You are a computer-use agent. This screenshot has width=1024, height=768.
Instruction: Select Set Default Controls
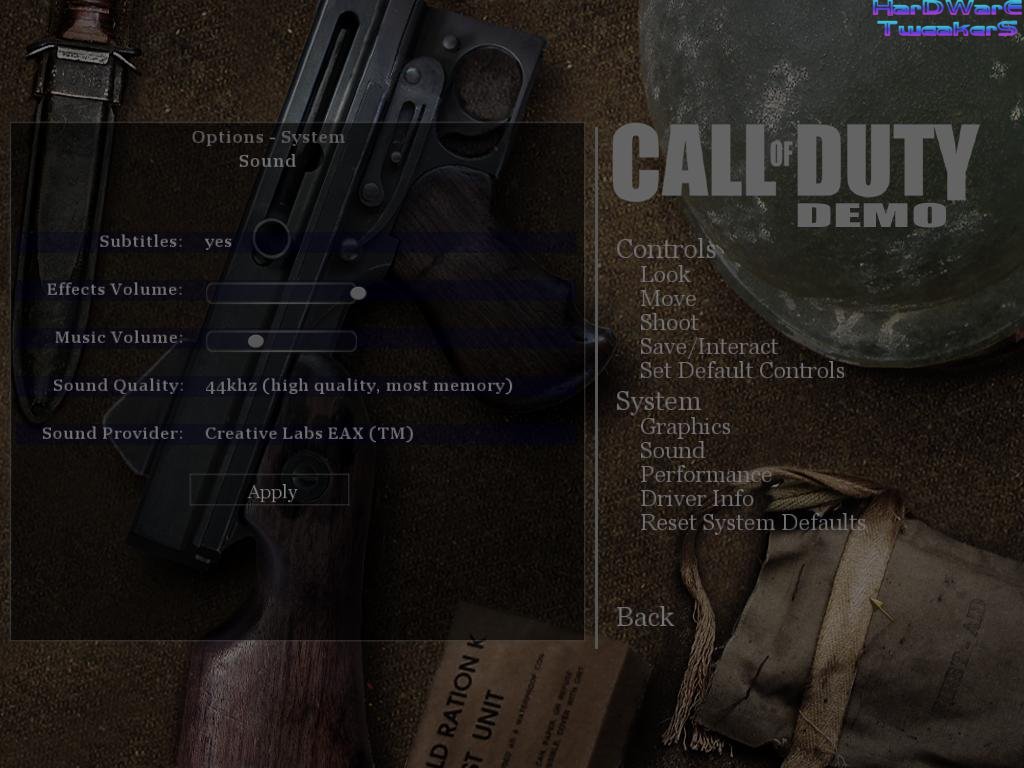(x=742, y=370)
